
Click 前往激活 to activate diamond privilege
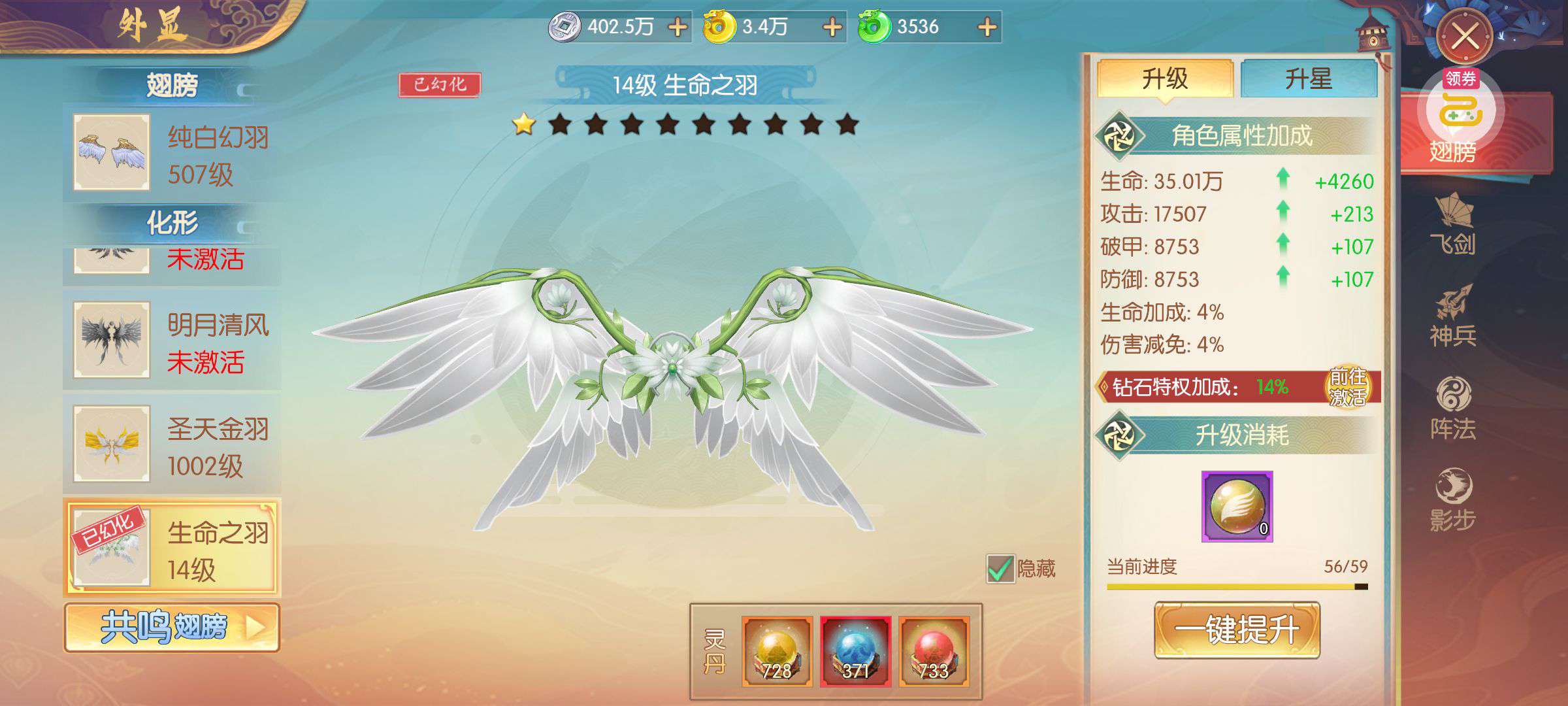click(x=1347, y=387)
